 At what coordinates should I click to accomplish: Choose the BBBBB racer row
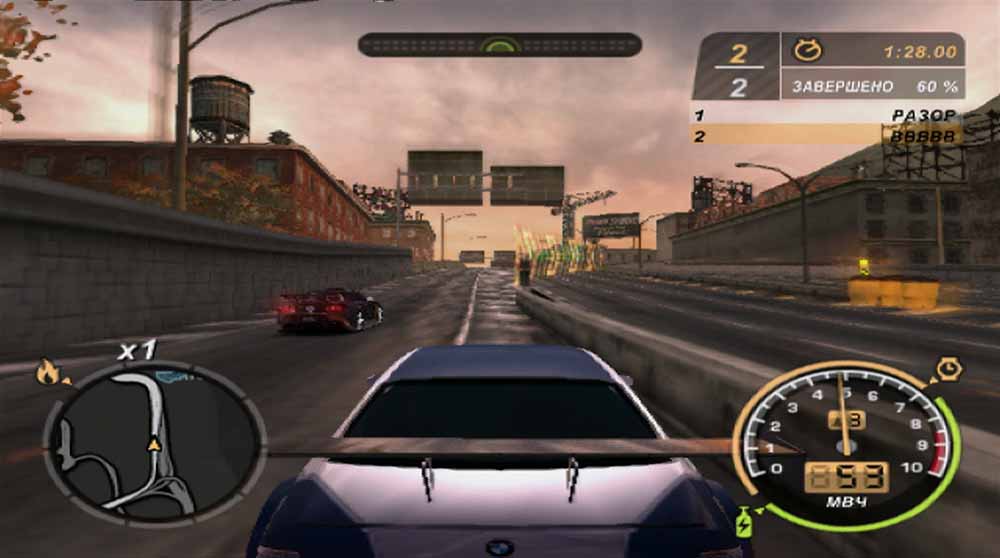tap(826, 135)
